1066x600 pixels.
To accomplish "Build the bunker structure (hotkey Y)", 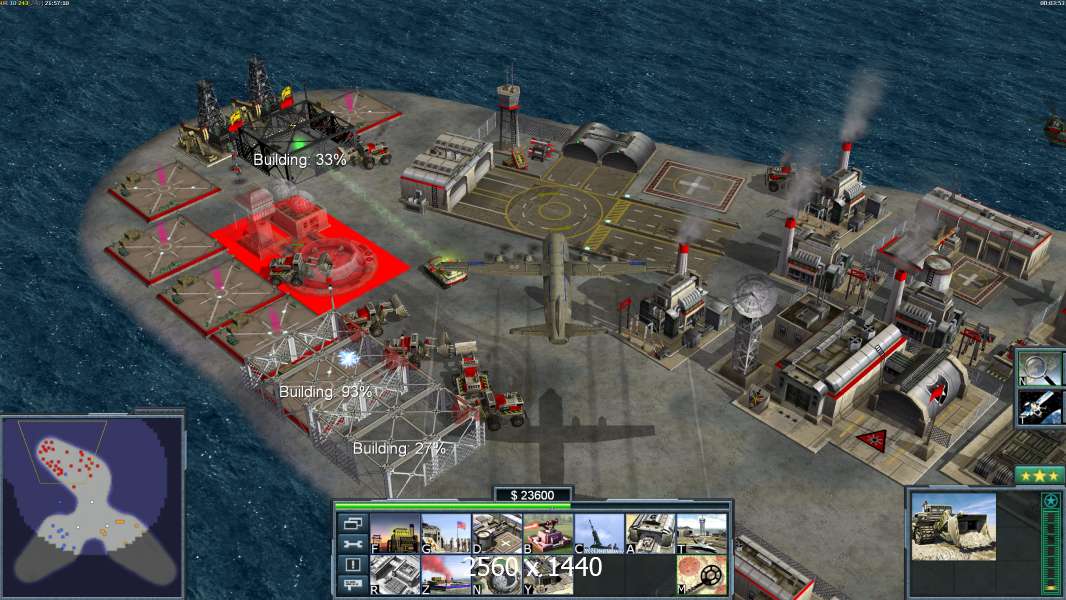I will pos(548,574).
